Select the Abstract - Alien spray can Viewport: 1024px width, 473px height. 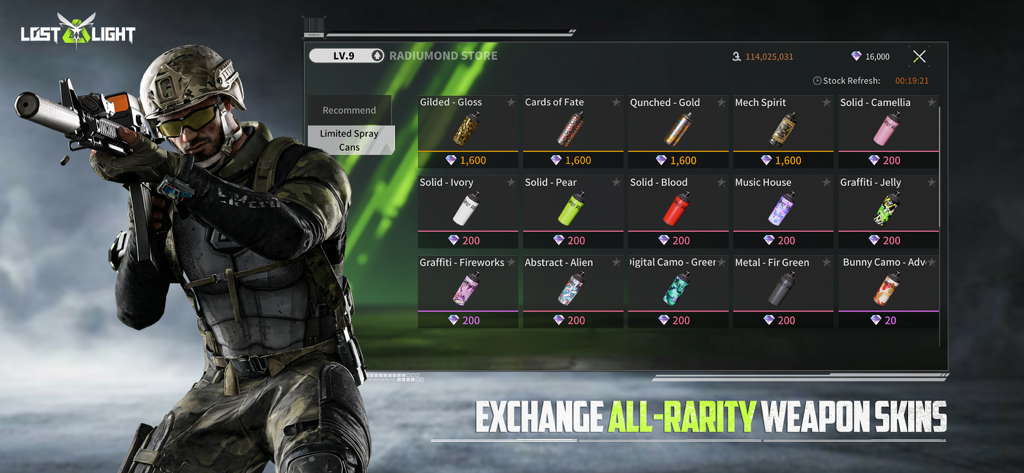point(572,290)
